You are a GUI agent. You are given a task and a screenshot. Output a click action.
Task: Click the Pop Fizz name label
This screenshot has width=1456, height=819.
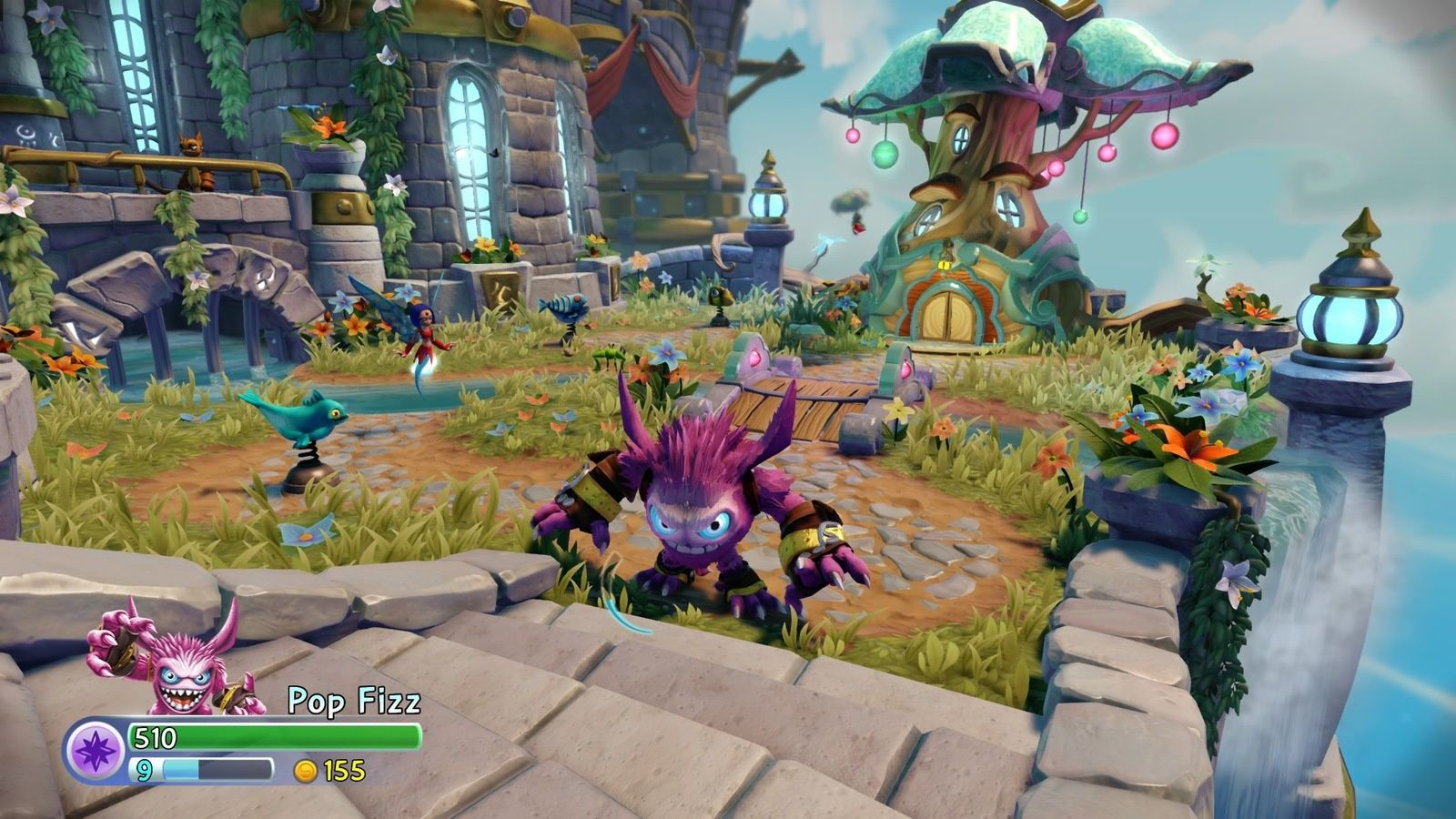coord(355,699)
